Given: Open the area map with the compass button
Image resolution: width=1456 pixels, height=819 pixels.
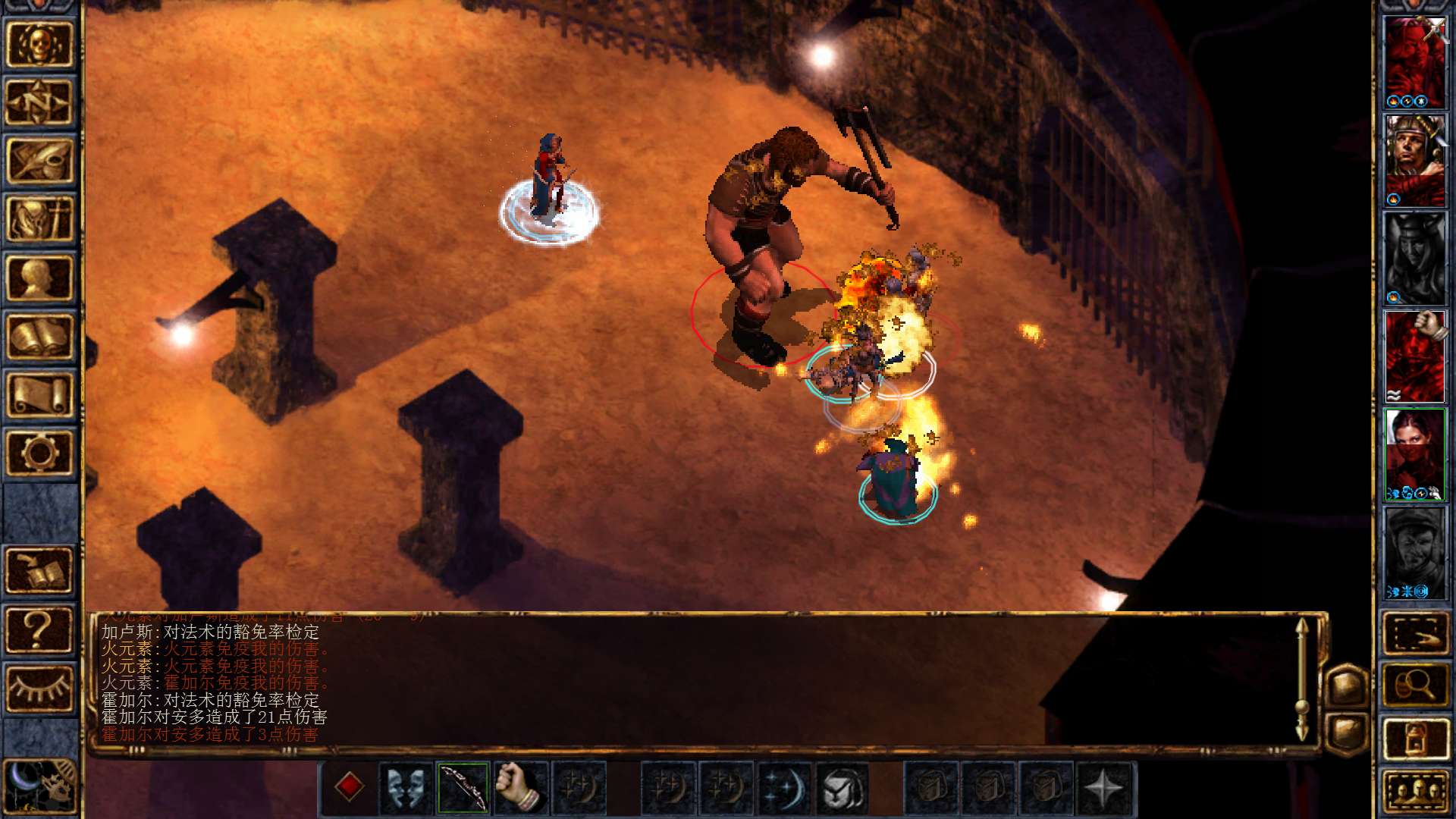Looking at the screenshot, I should pyautogui.click(x=39, y=102).
